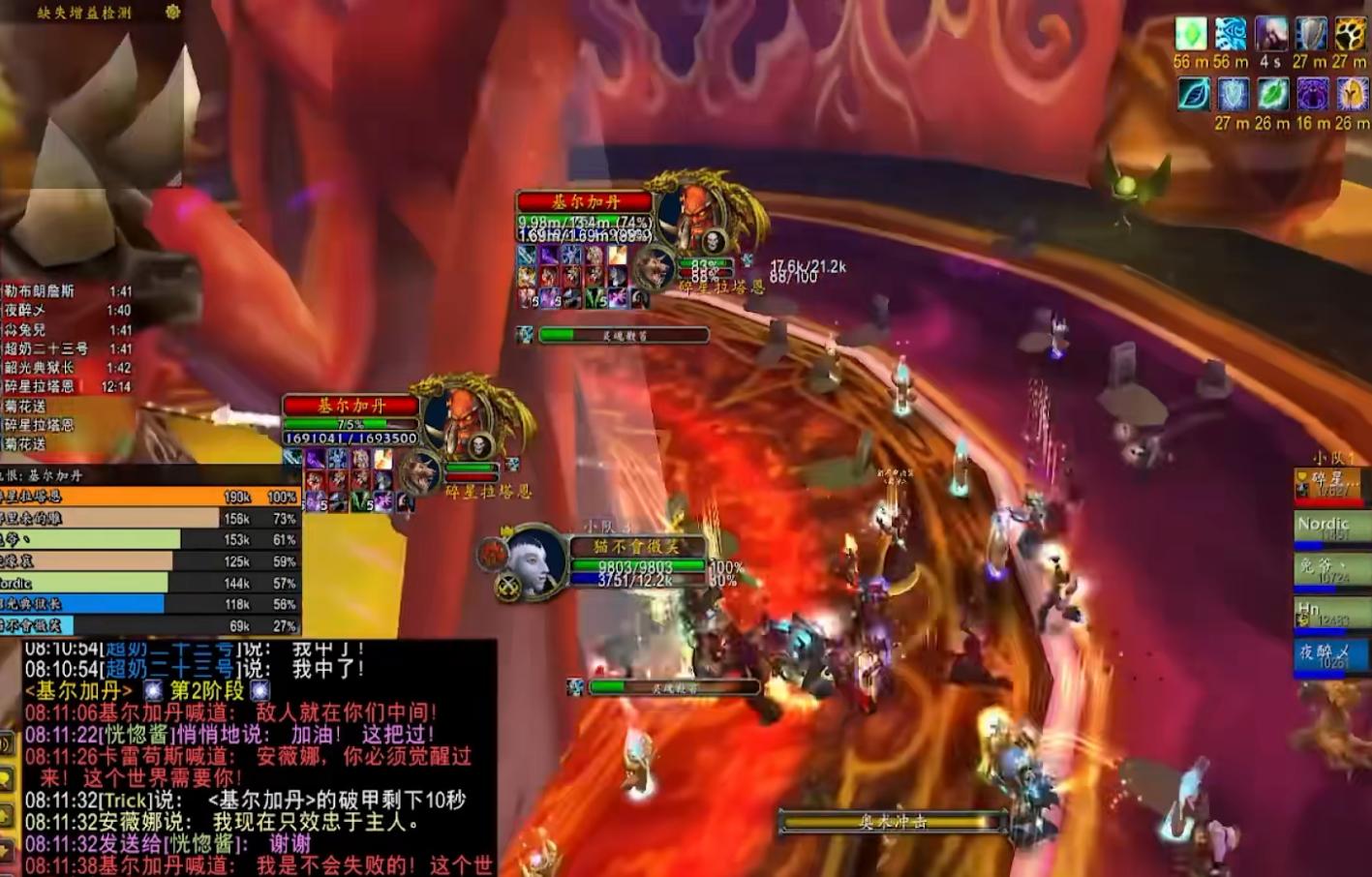Click the shield cooldown icon showing 27 m
This screenshot has width=1372, height=877.
pyautogui.click(x=1312, y=33)
